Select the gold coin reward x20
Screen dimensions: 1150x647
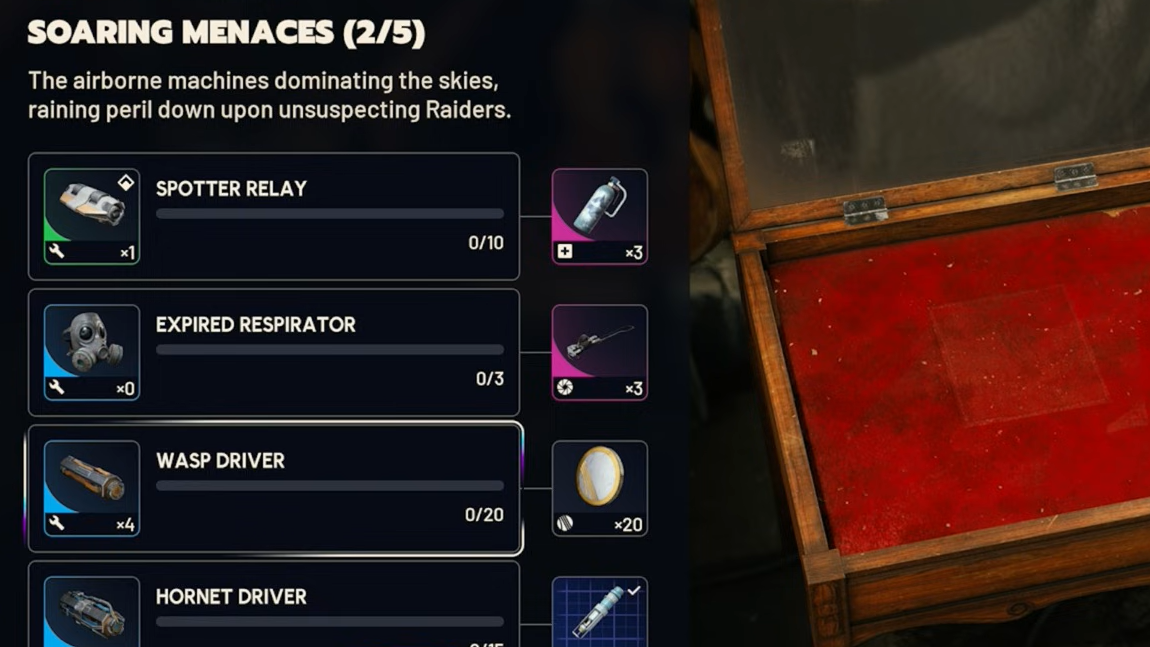(599, 488)
